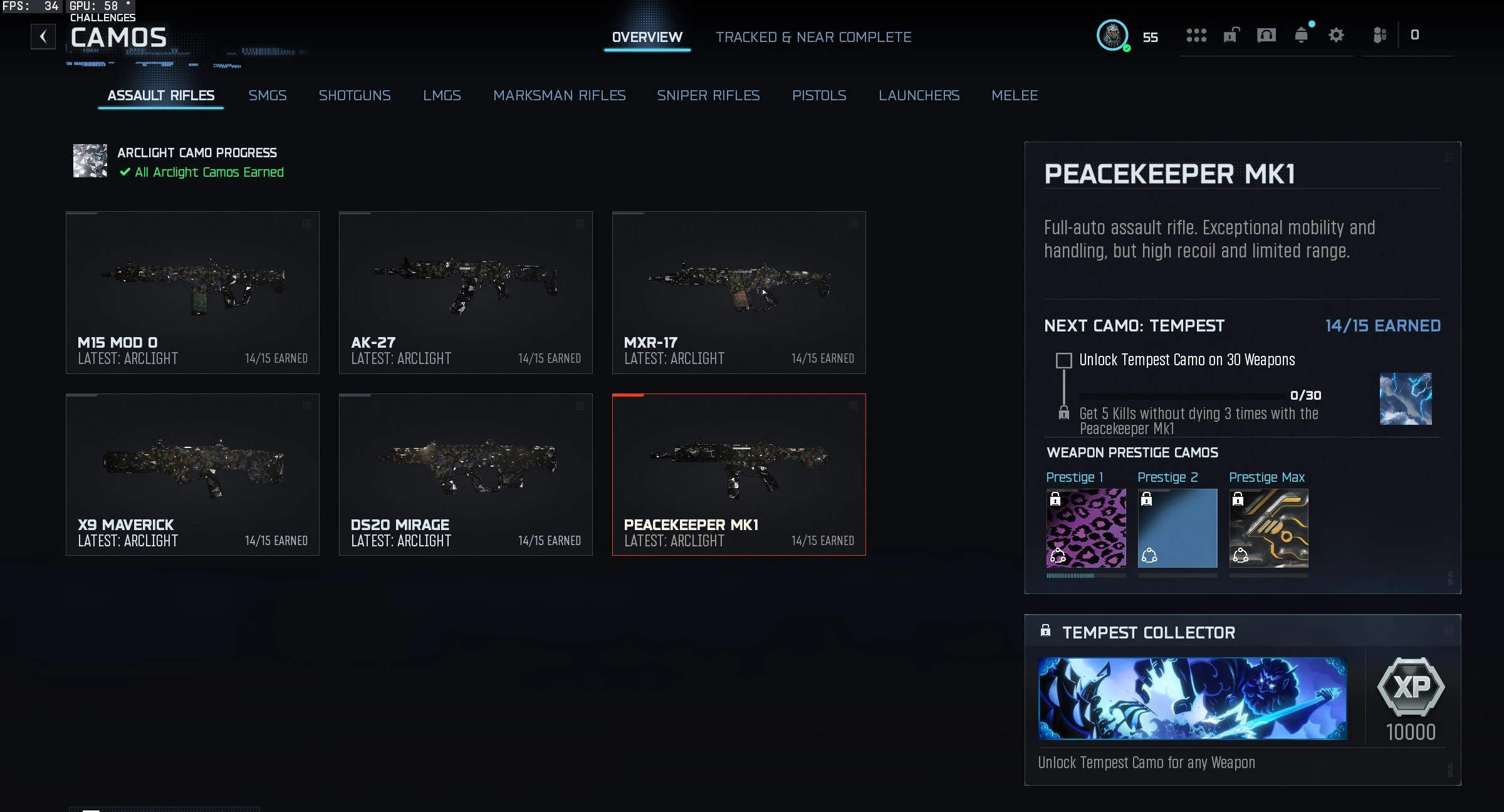This screenshot has height=812, width=1504.
Task: Open the notifications bell with new alert
Action: [x=1302, y=36]
